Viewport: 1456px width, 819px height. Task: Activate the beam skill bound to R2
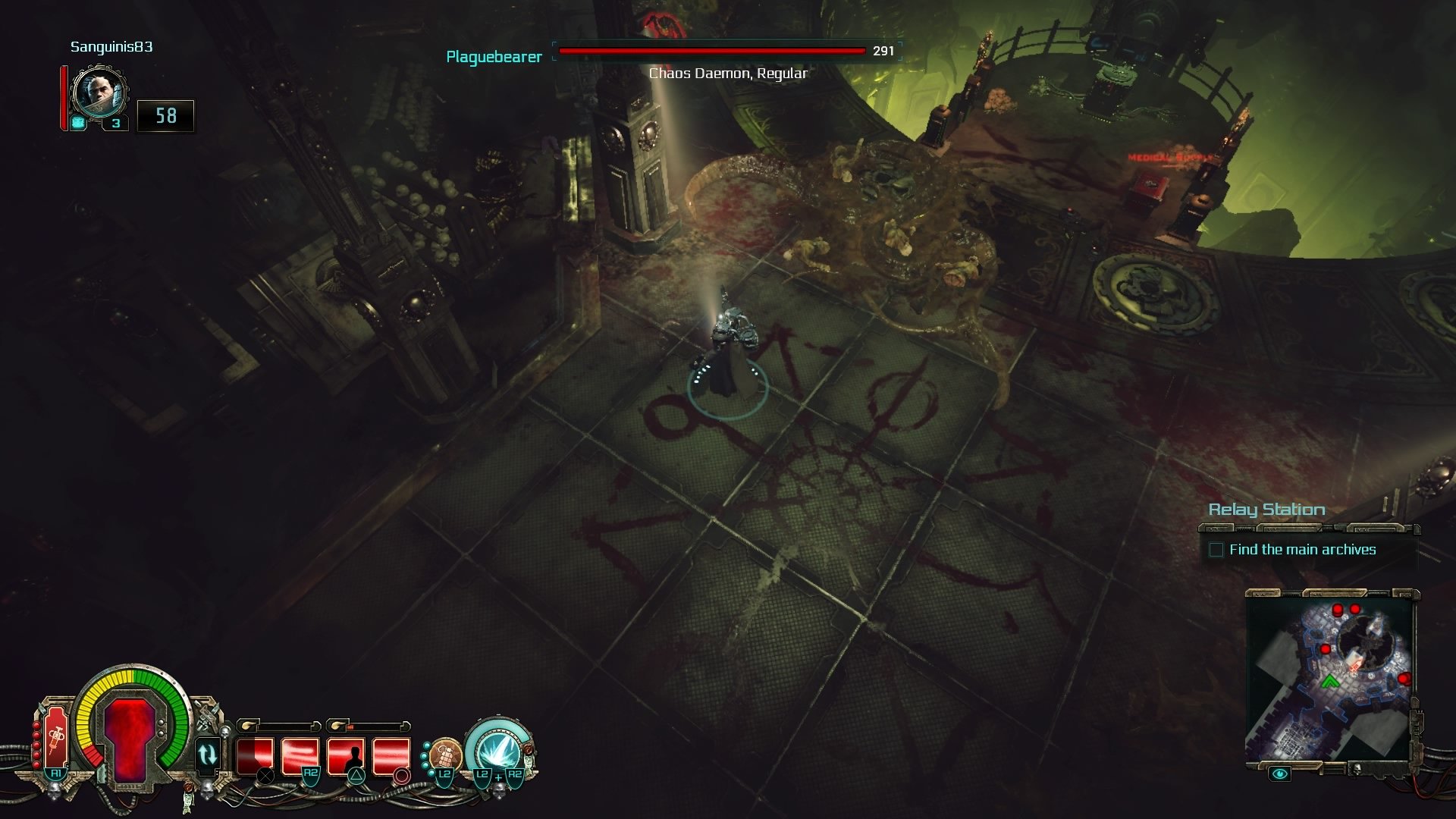(299, 754)
